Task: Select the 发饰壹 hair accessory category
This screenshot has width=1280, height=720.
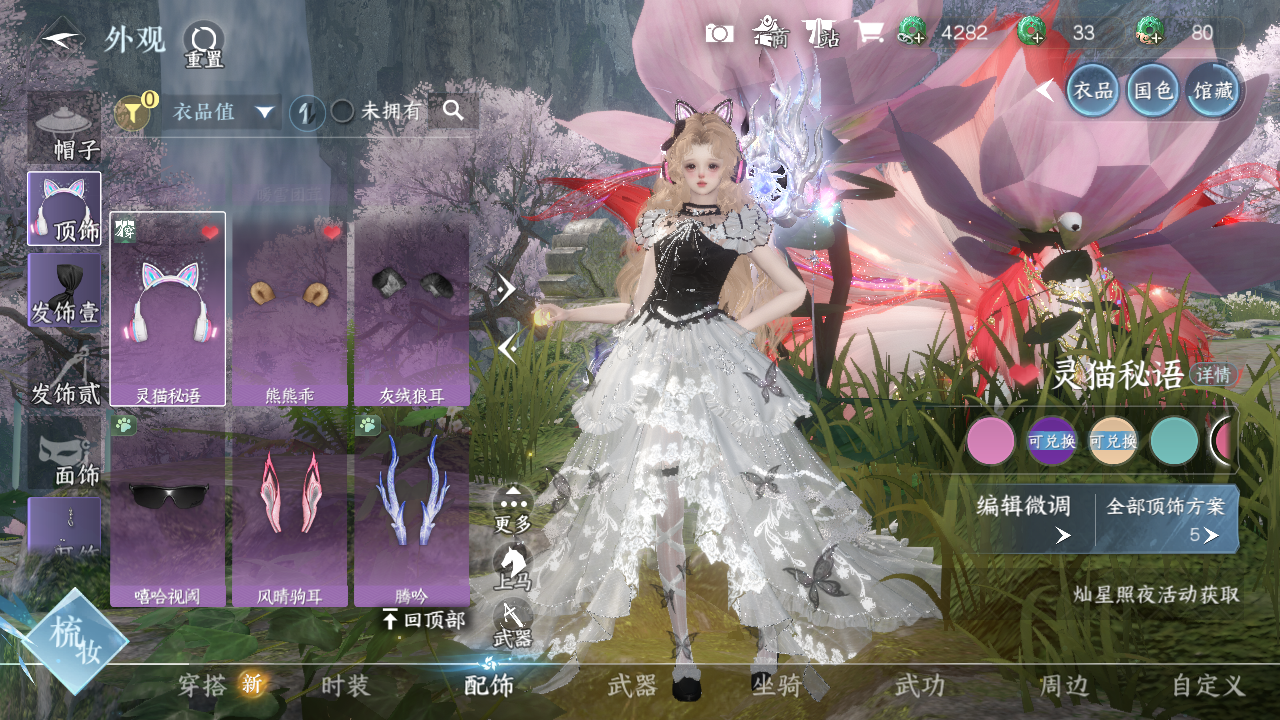Action: click(x=65, y=291)
